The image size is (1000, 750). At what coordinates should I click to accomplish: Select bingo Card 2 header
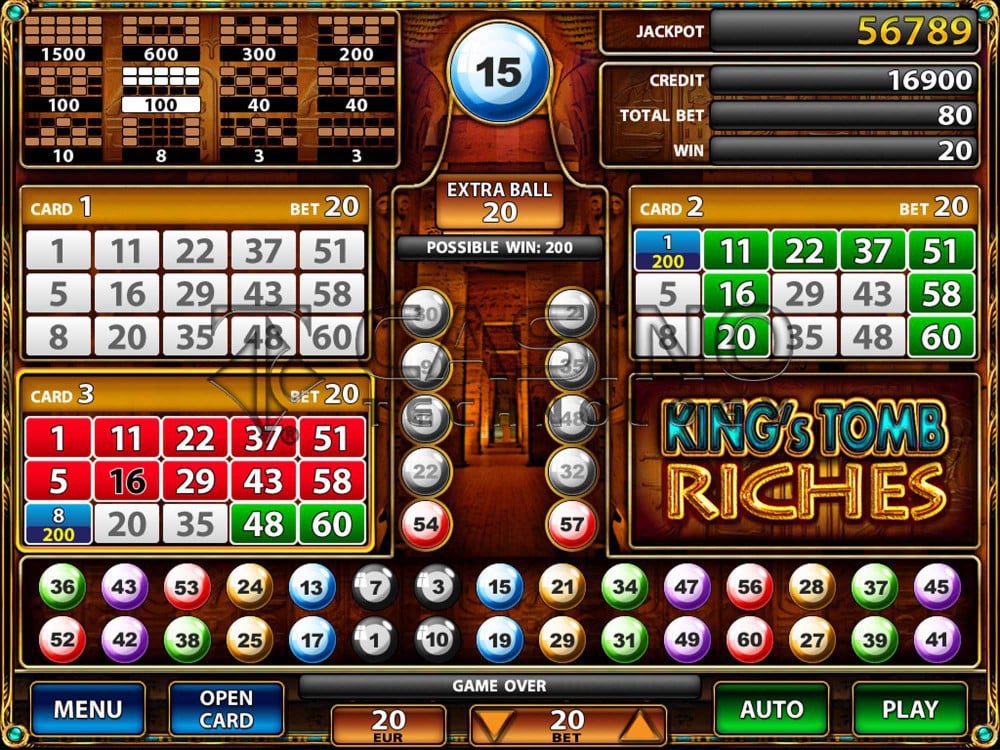pos(804,207)
